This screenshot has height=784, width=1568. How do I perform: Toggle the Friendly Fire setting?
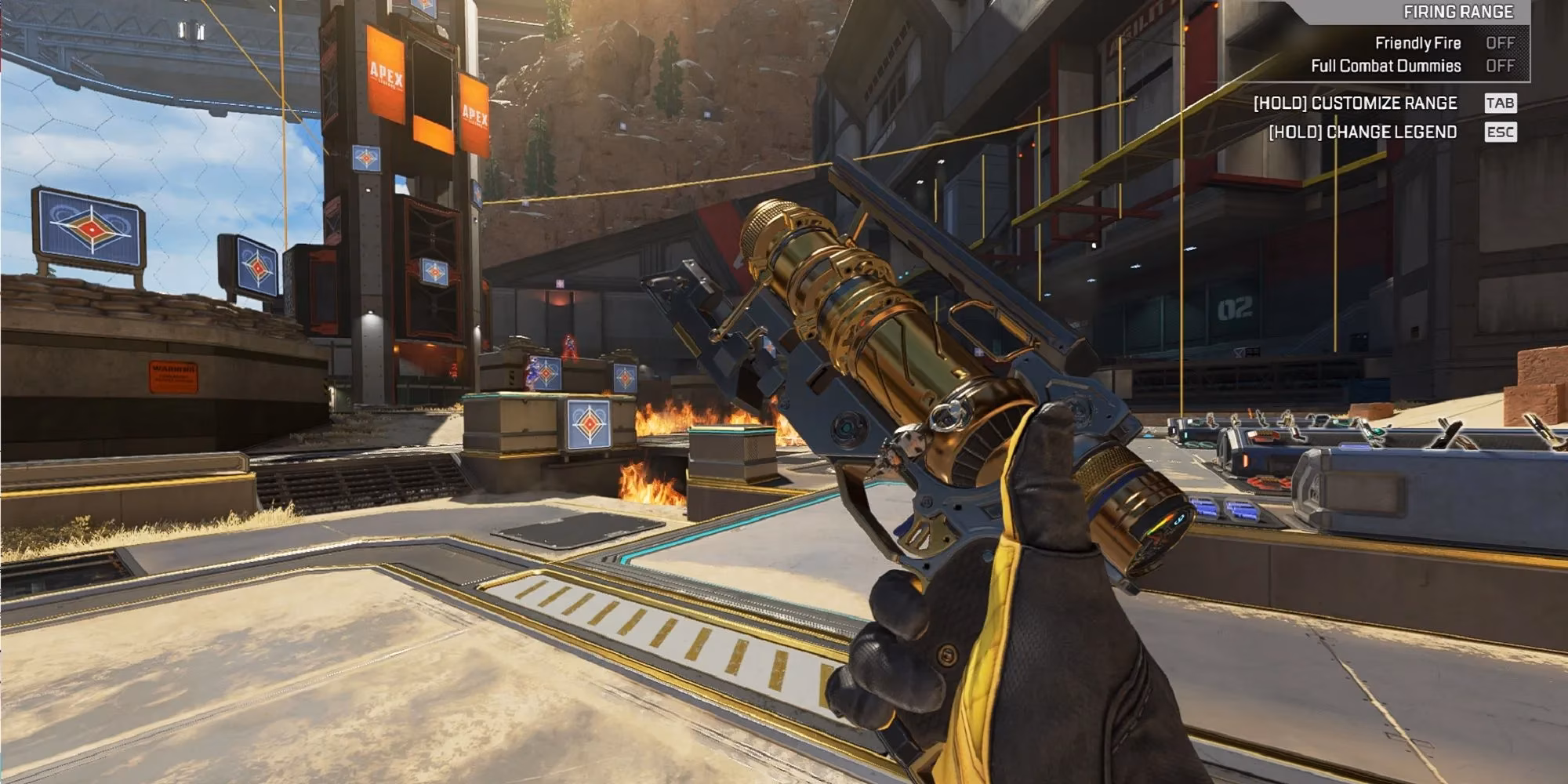click(x=1500, y=43)
